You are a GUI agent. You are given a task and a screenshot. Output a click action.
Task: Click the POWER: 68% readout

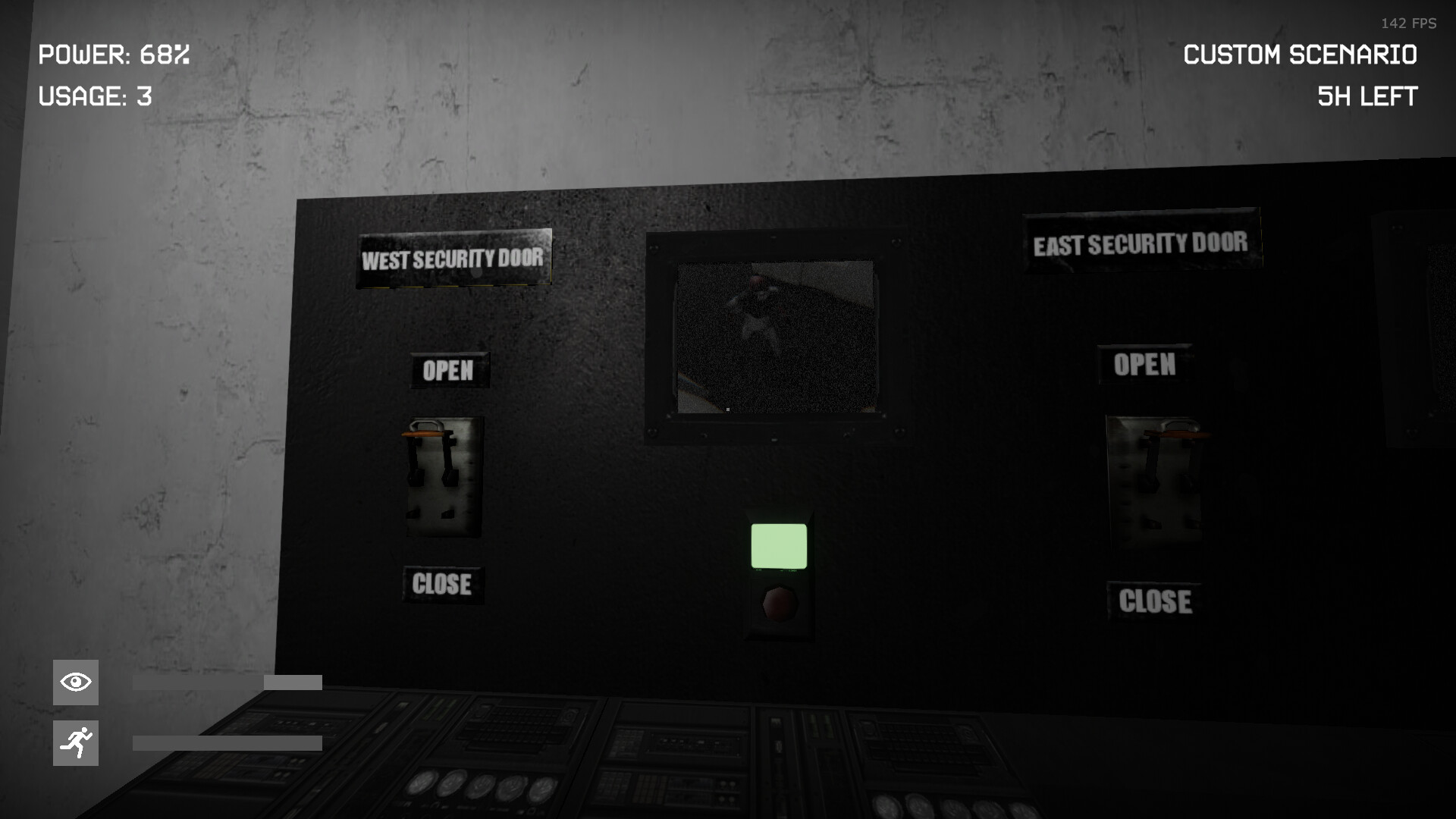114,55
